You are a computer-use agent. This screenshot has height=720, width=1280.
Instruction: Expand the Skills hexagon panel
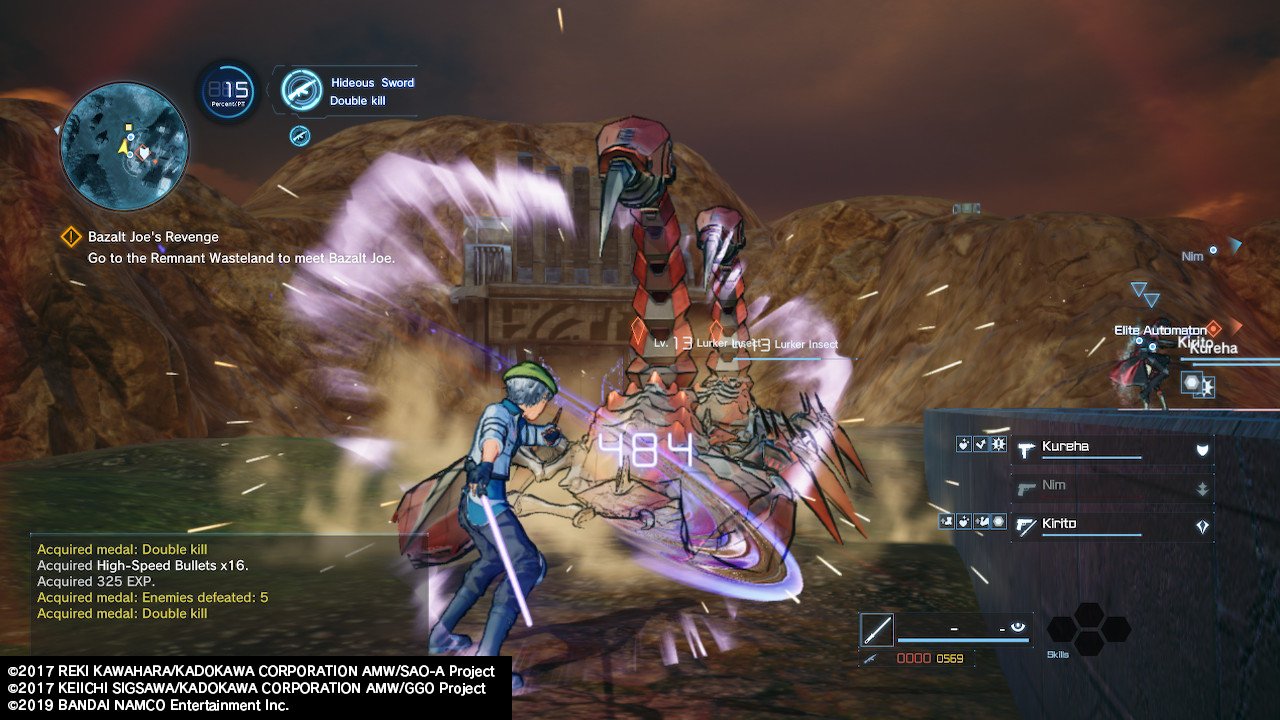1090,631
